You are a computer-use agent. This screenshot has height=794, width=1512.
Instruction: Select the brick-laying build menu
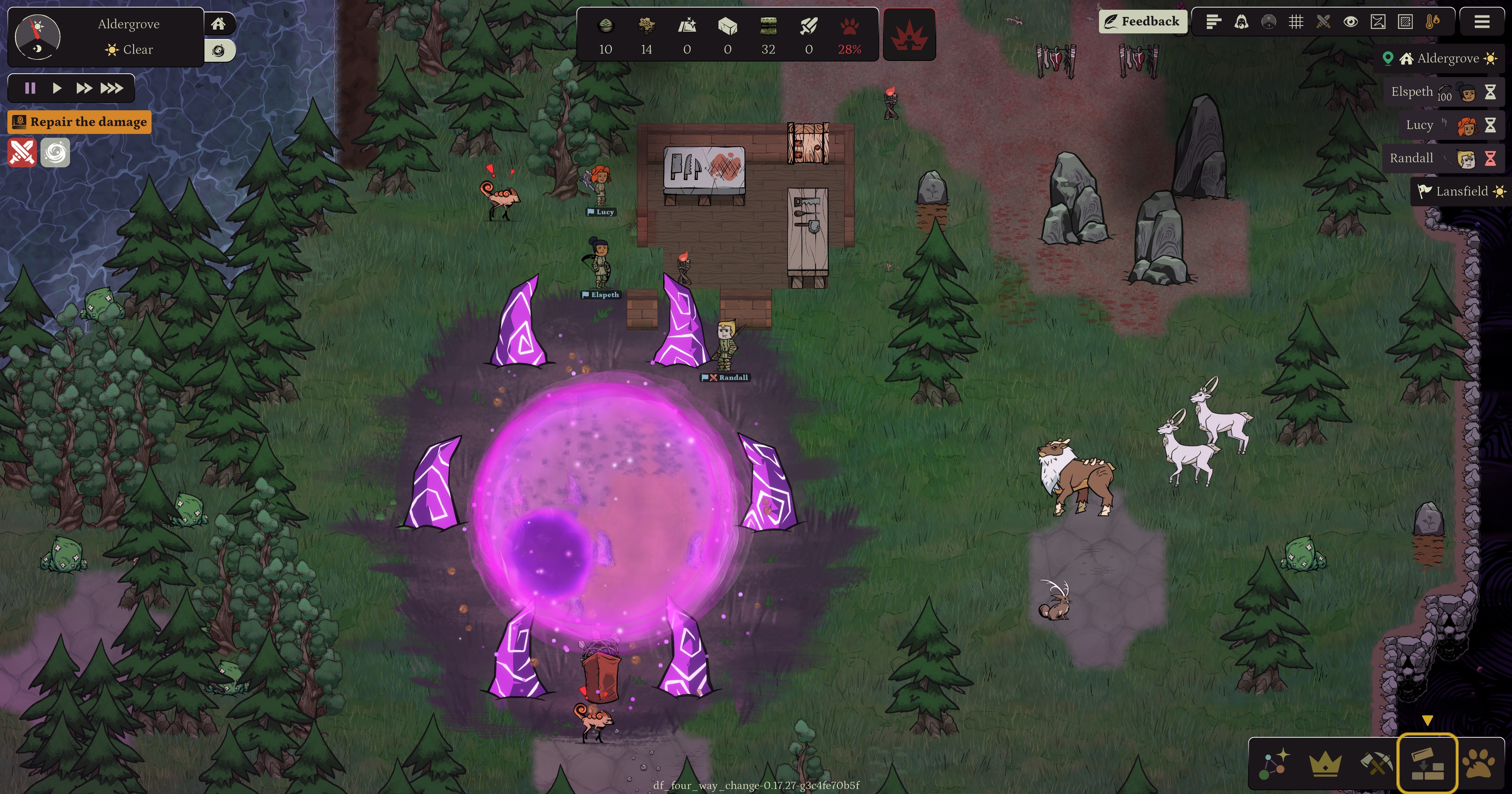[x=1427, y=764]
